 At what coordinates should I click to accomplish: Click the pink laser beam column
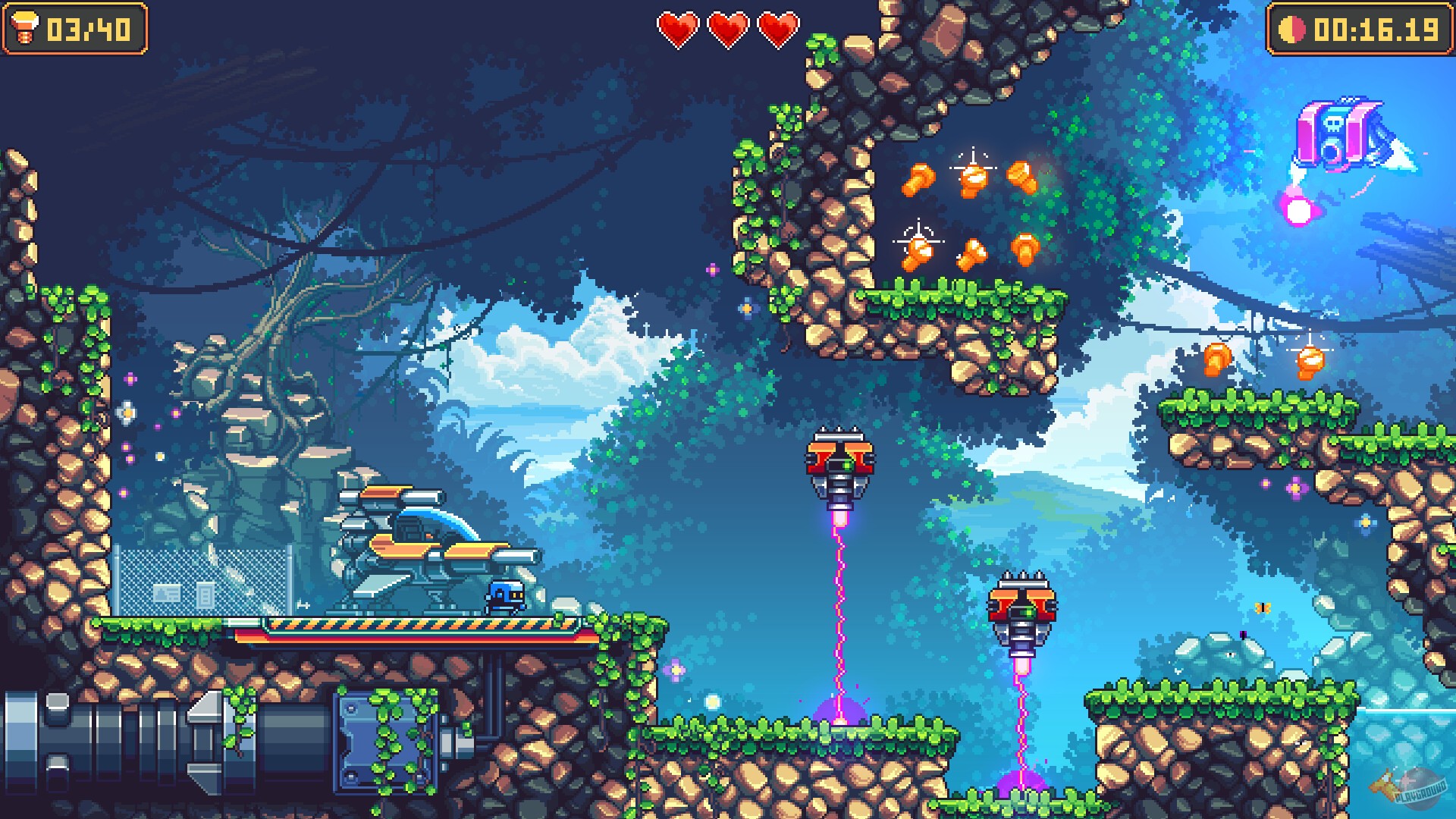click(x=838, y=607)
